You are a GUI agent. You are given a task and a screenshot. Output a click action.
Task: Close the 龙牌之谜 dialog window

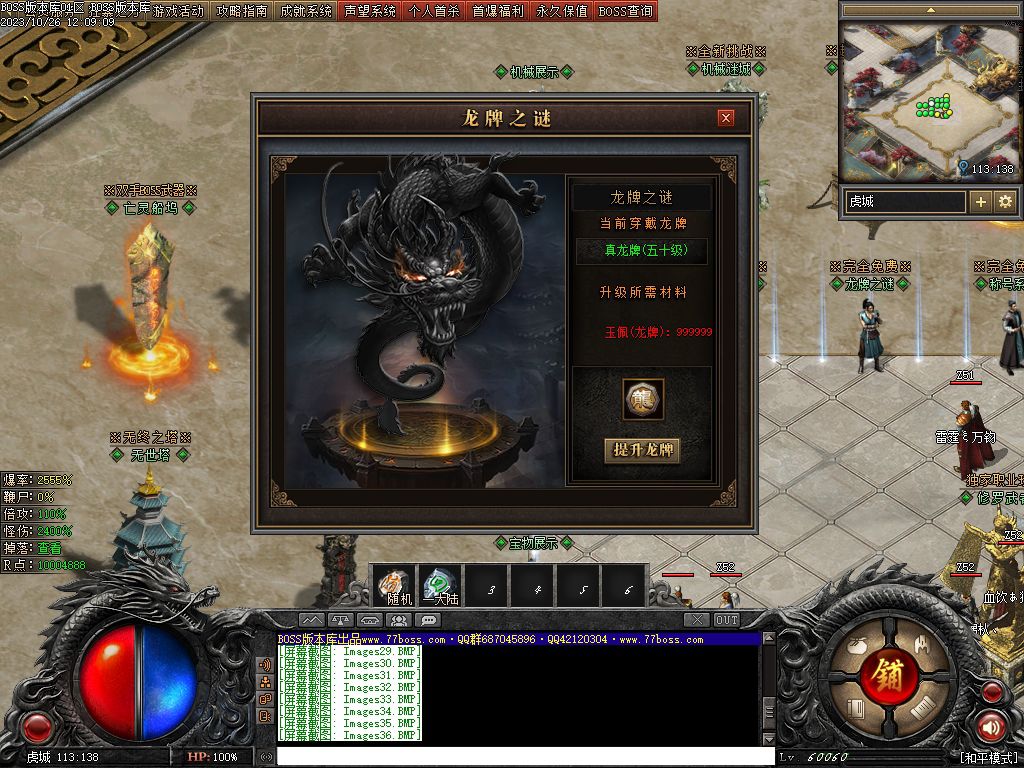pyautogui.click(x=726, y=118)
